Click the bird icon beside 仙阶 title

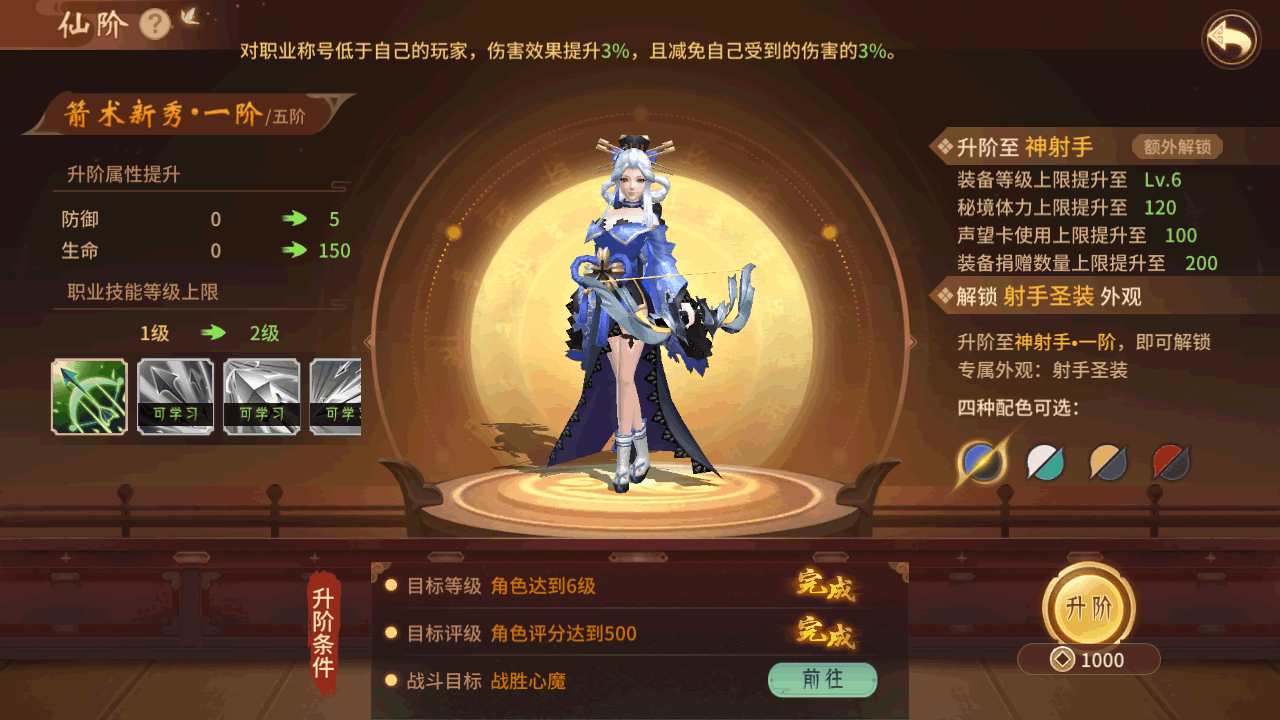(189, 17)
